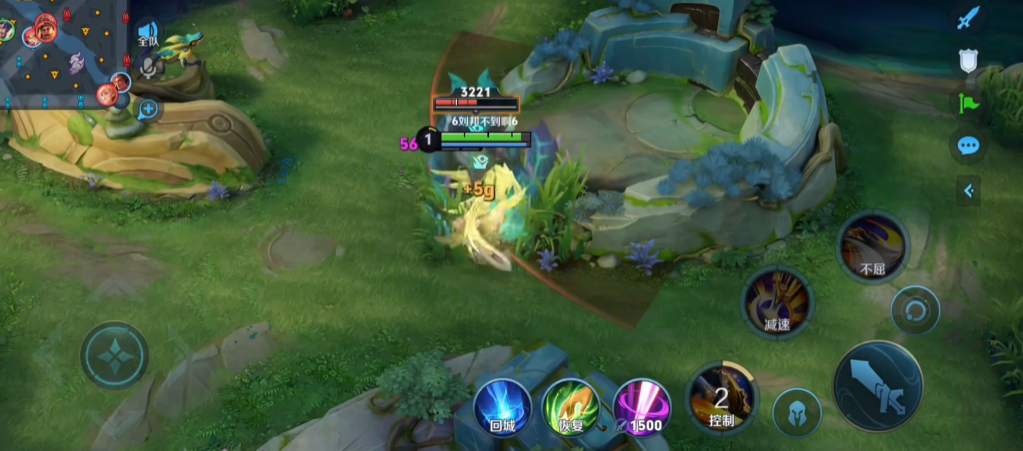This screenshot has height=451, width=1023.
Task: Activate 回城 recall to base
Action: (x=501, y=407)
